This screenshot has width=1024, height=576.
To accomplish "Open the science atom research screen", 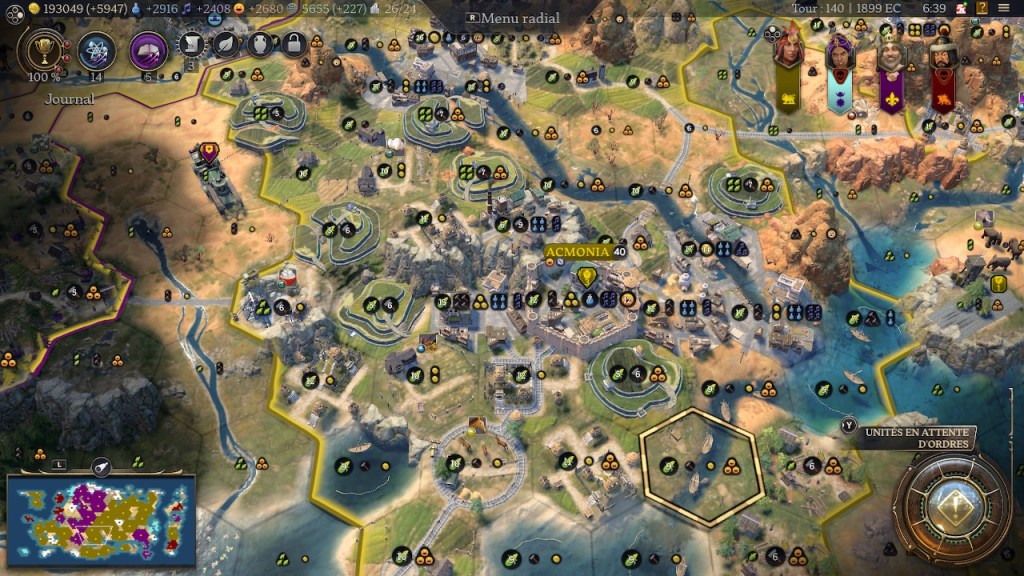I will 97,48.
